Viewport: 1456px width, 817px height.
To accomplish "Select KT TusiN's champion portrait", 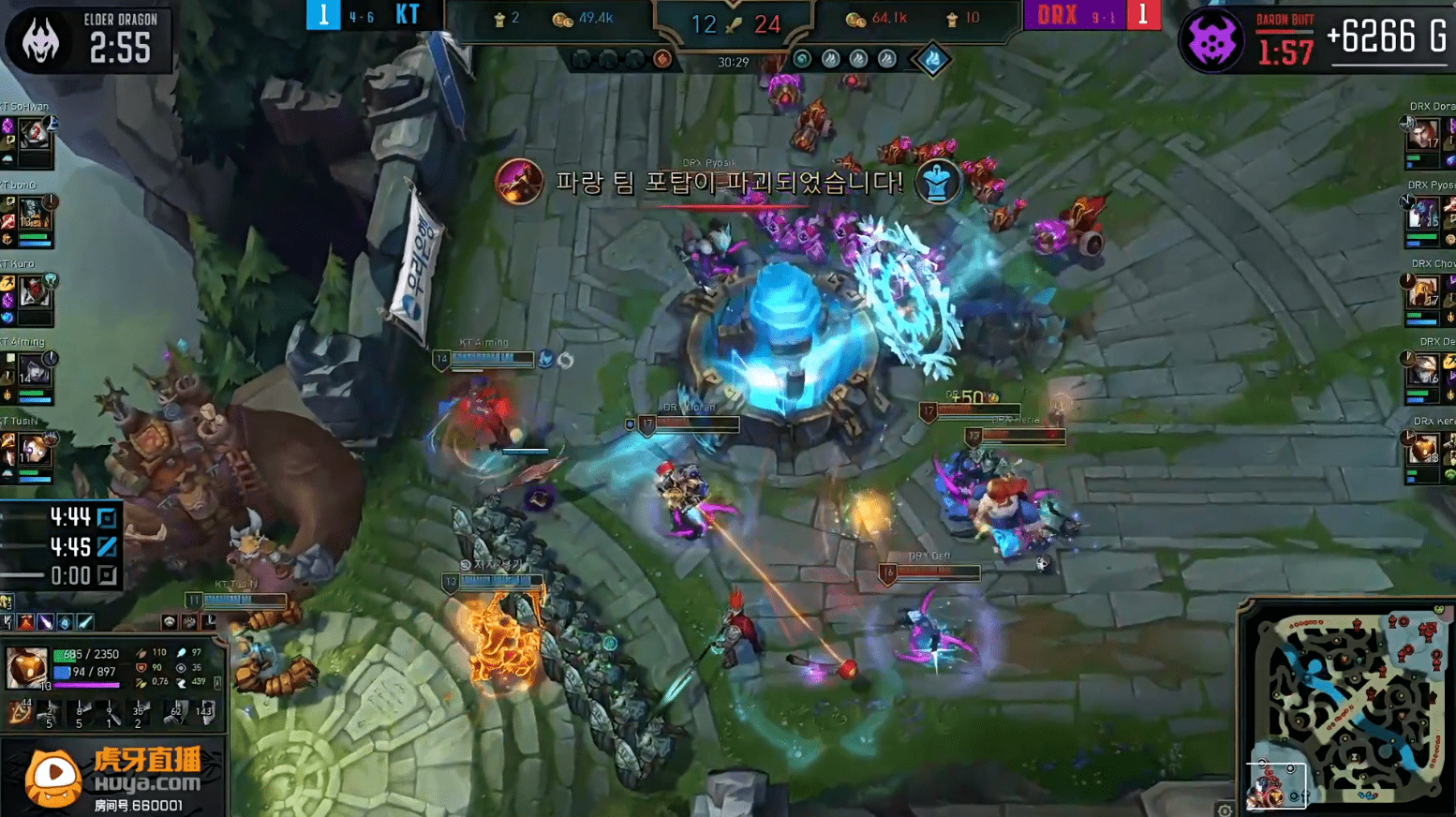I will 35,451.
